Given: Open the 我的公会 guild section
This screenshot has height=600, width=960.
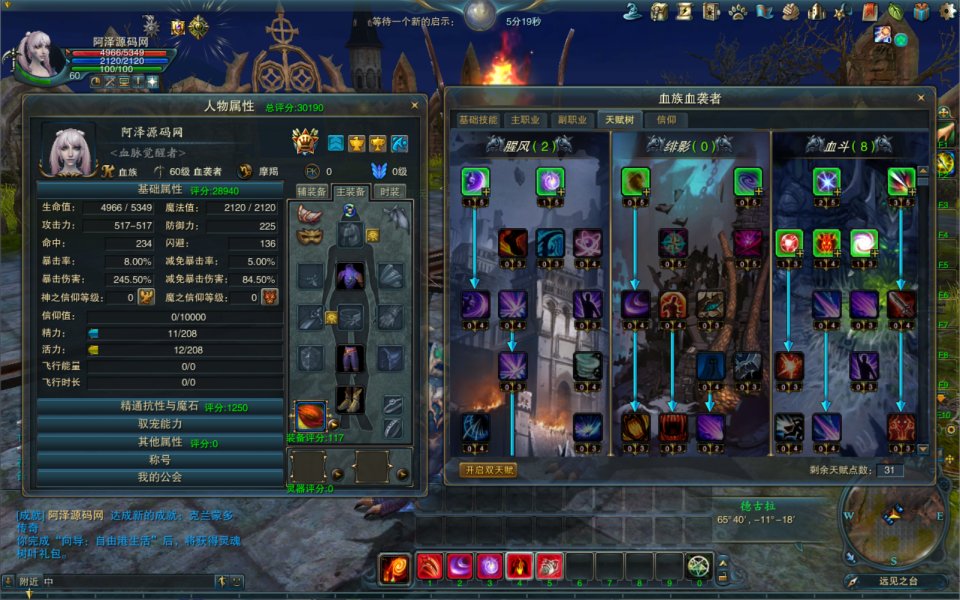Looking at the screenshot, I should [160, 478].
